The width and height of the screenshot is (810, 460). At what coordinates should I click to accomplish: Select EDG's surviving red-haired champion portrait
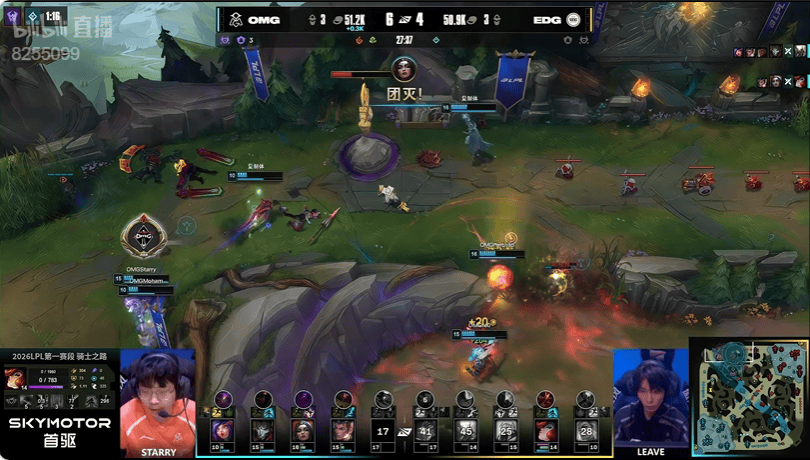point(546,432)
